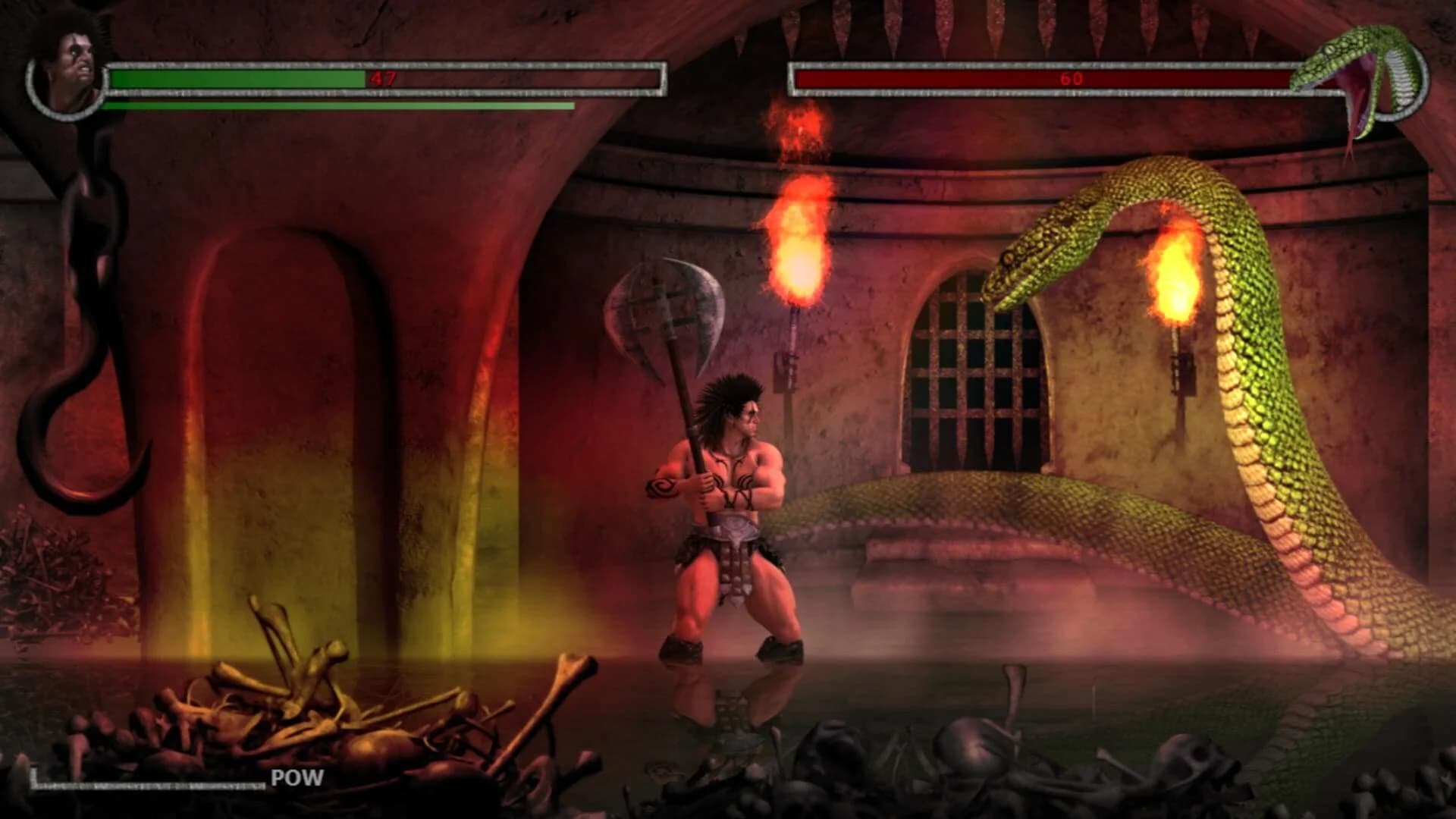Select the snake boss portrait

click(1392, 76)
